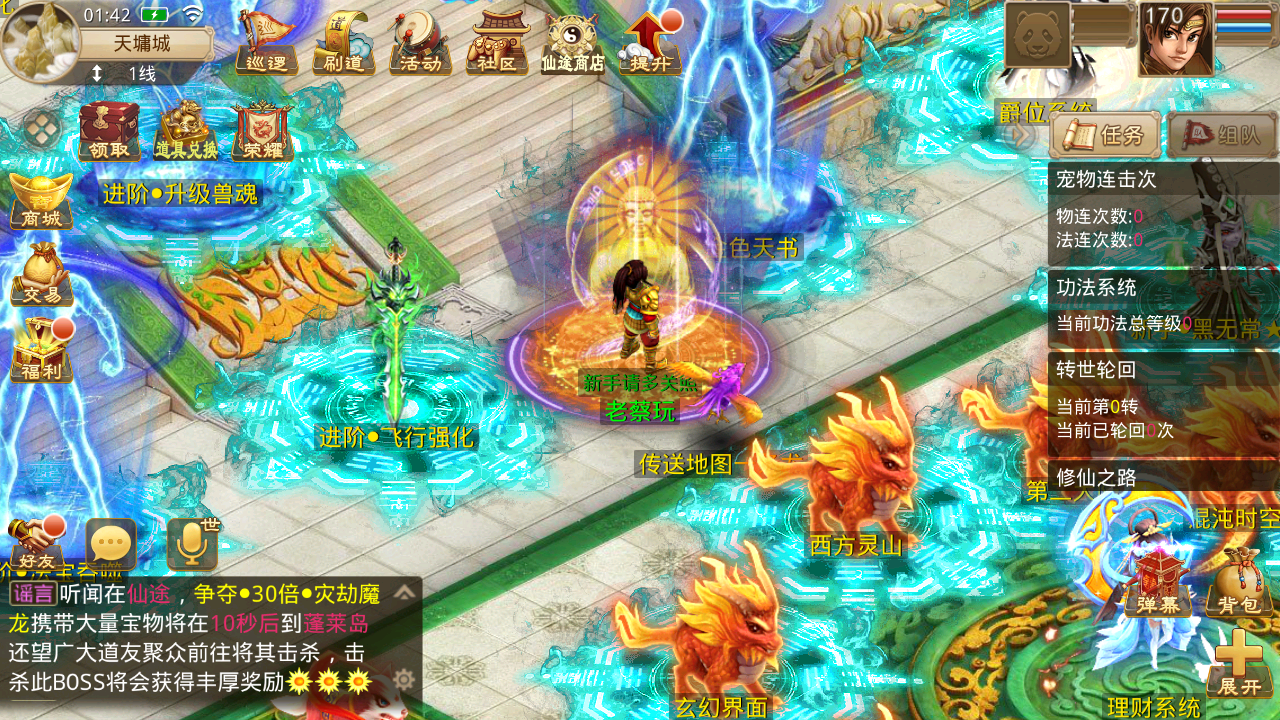Activate the world voice microphone button

[191, 545]
